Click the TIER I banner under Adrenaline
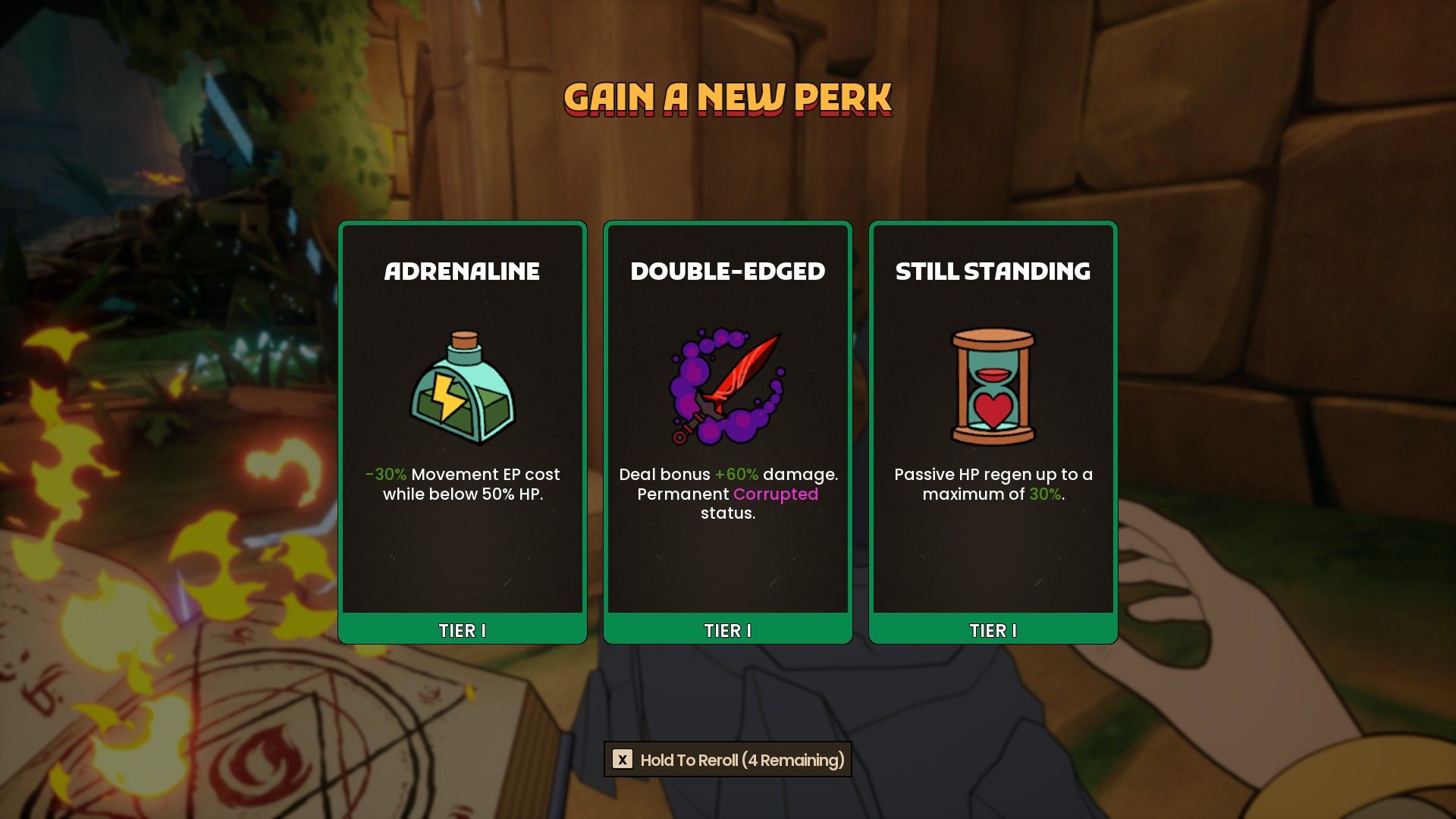Screen dimensions: 1456x819 pyautogui.click(x=461, y=629)
